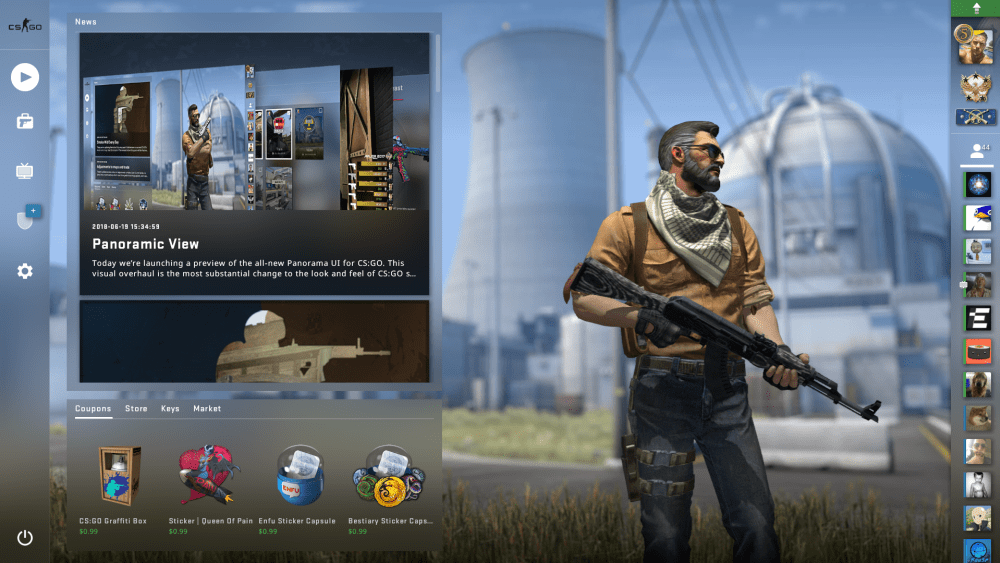
Task: Click the shield icon with plus badge
Action: click(x=26, y=219)
